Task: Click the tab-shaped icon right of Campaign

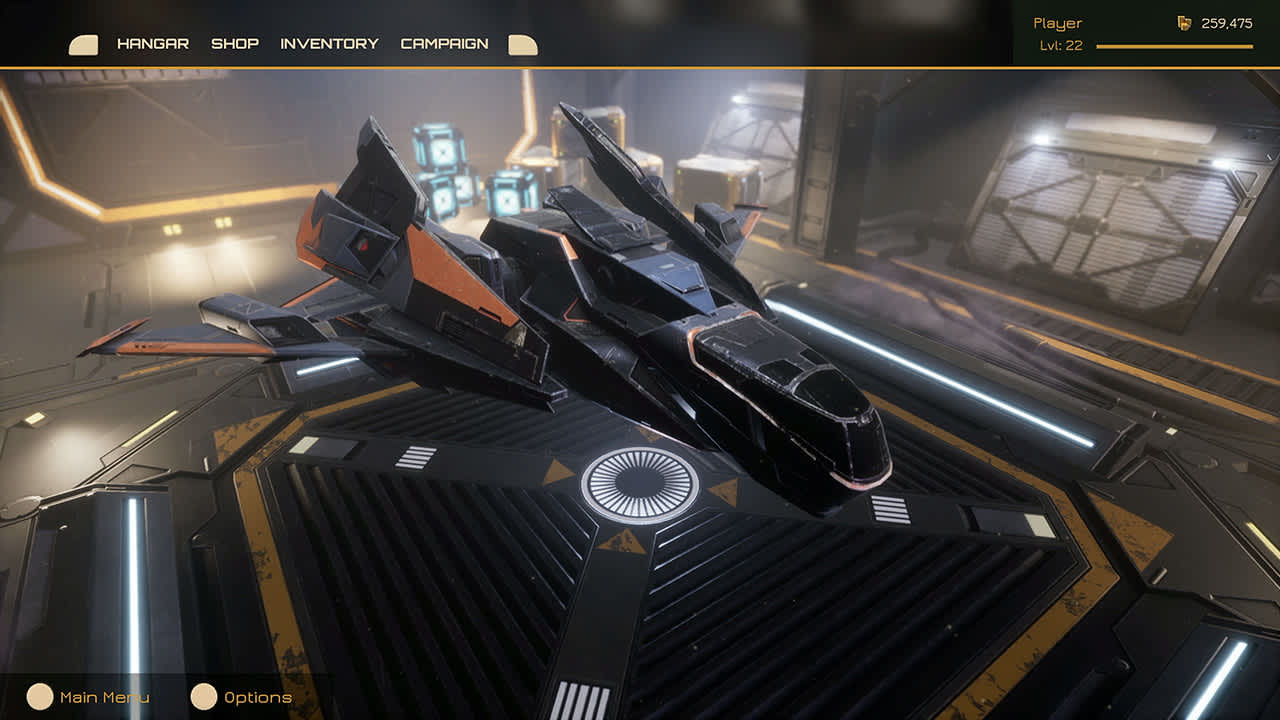Action: (521, 43)
